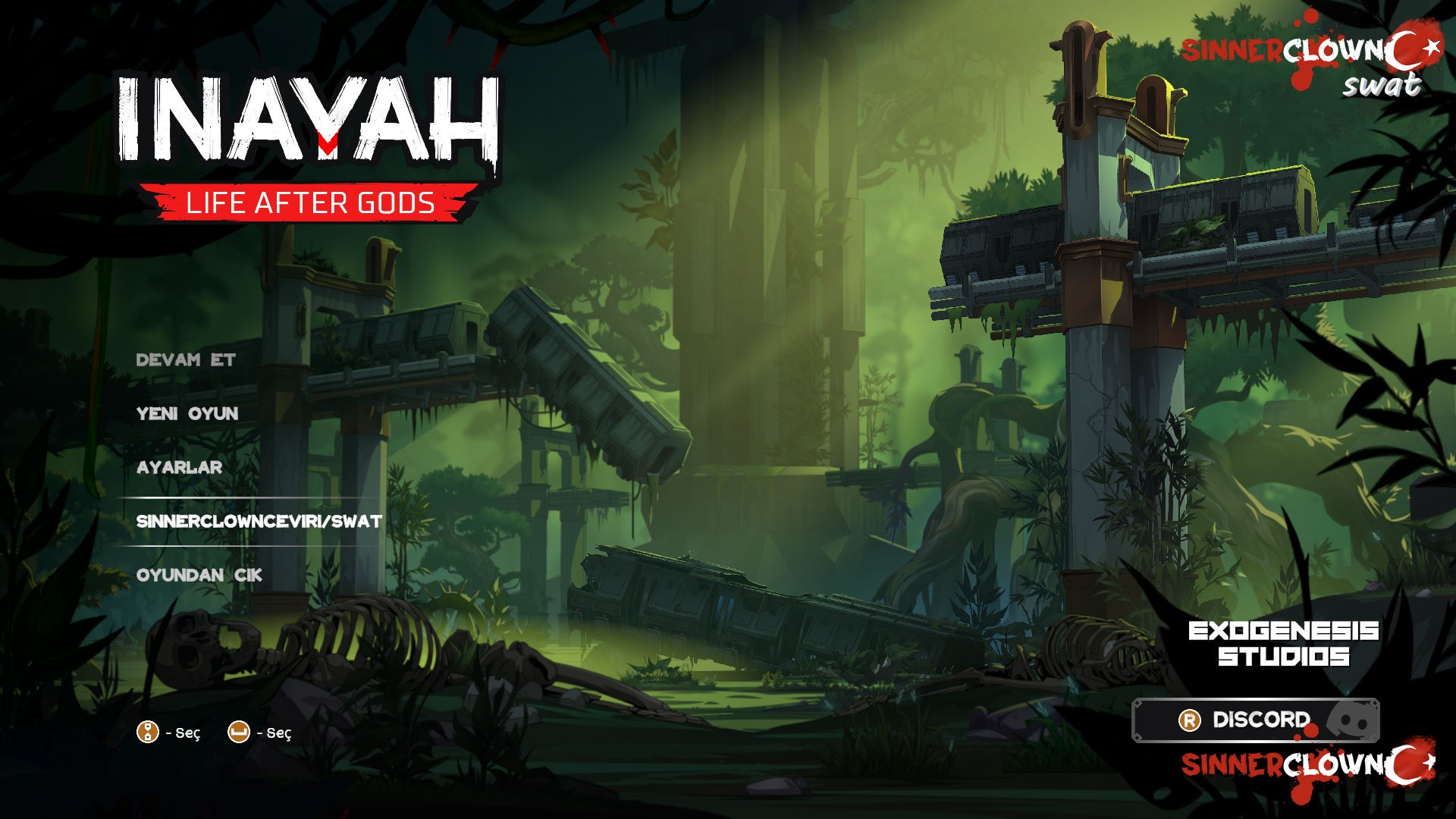Start a new game via "YENI OYUN"
This screenshot has height=819, width=1456.
coord(187,414)
